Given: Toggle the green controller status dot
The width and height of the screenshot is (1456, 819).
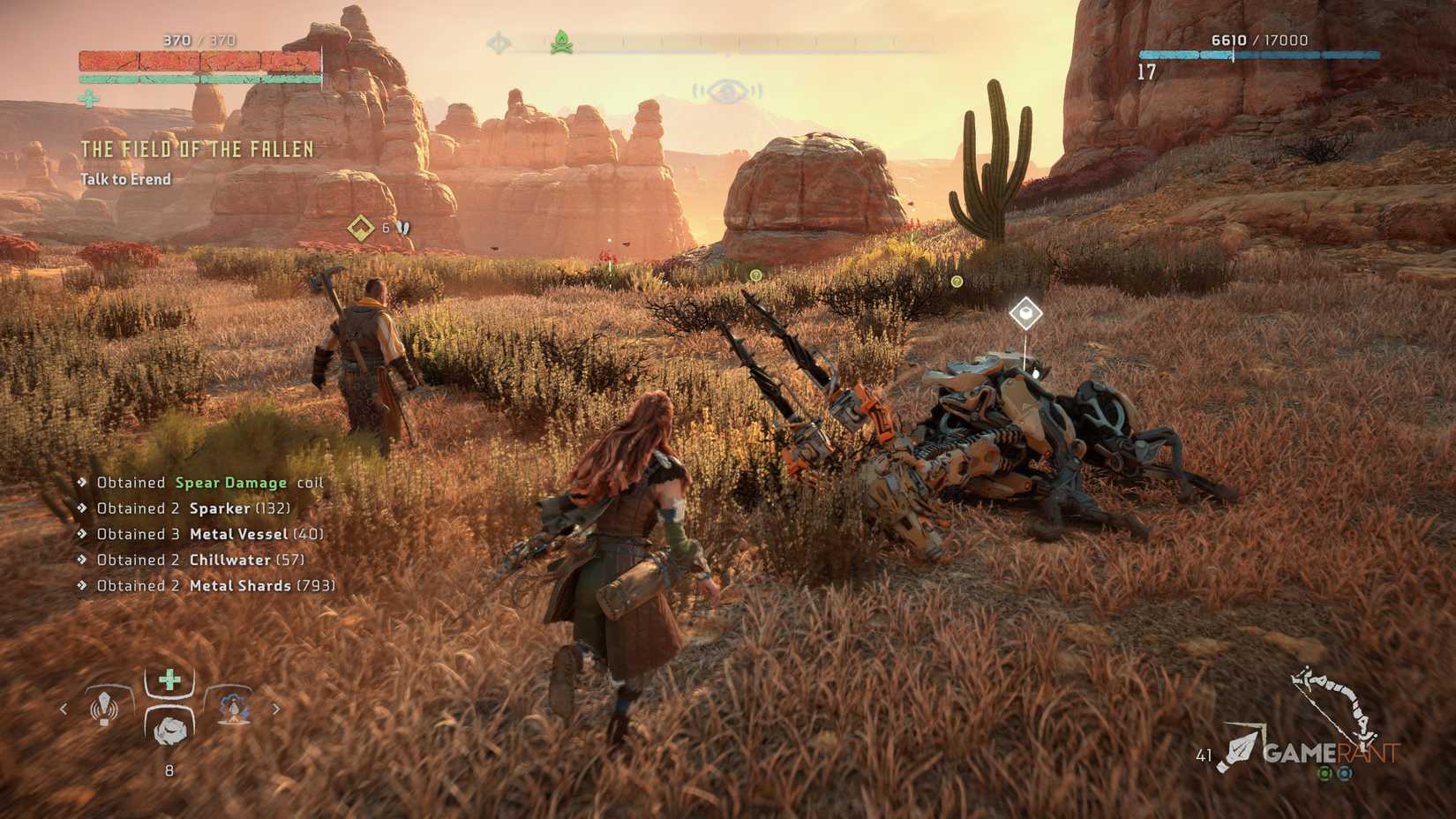Looking at the screenshot, I should 1324,773.
